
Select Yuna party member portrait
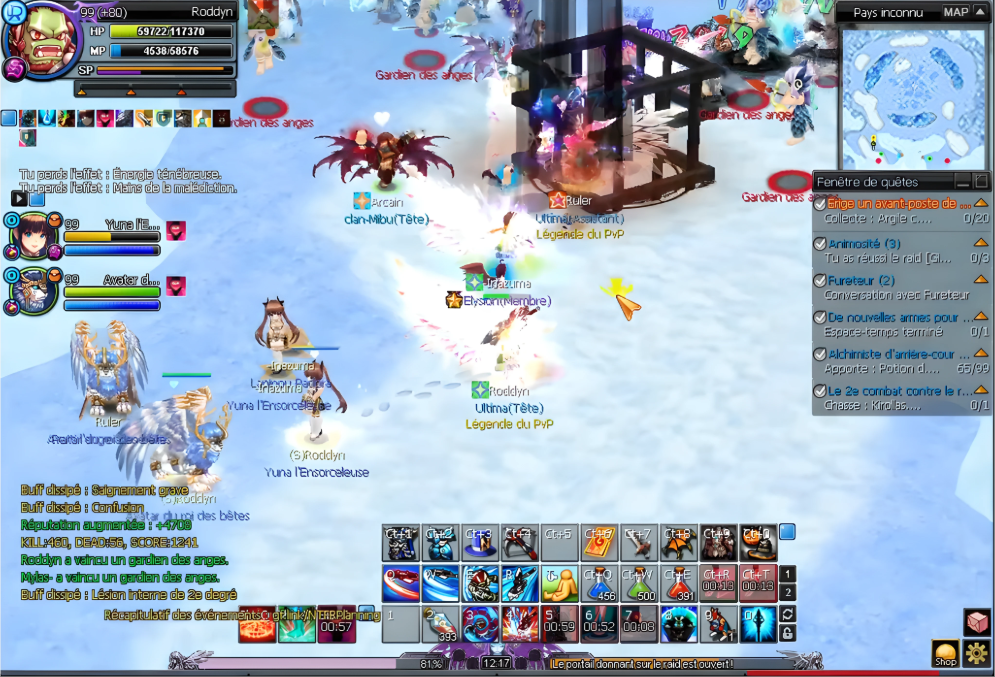31,235
